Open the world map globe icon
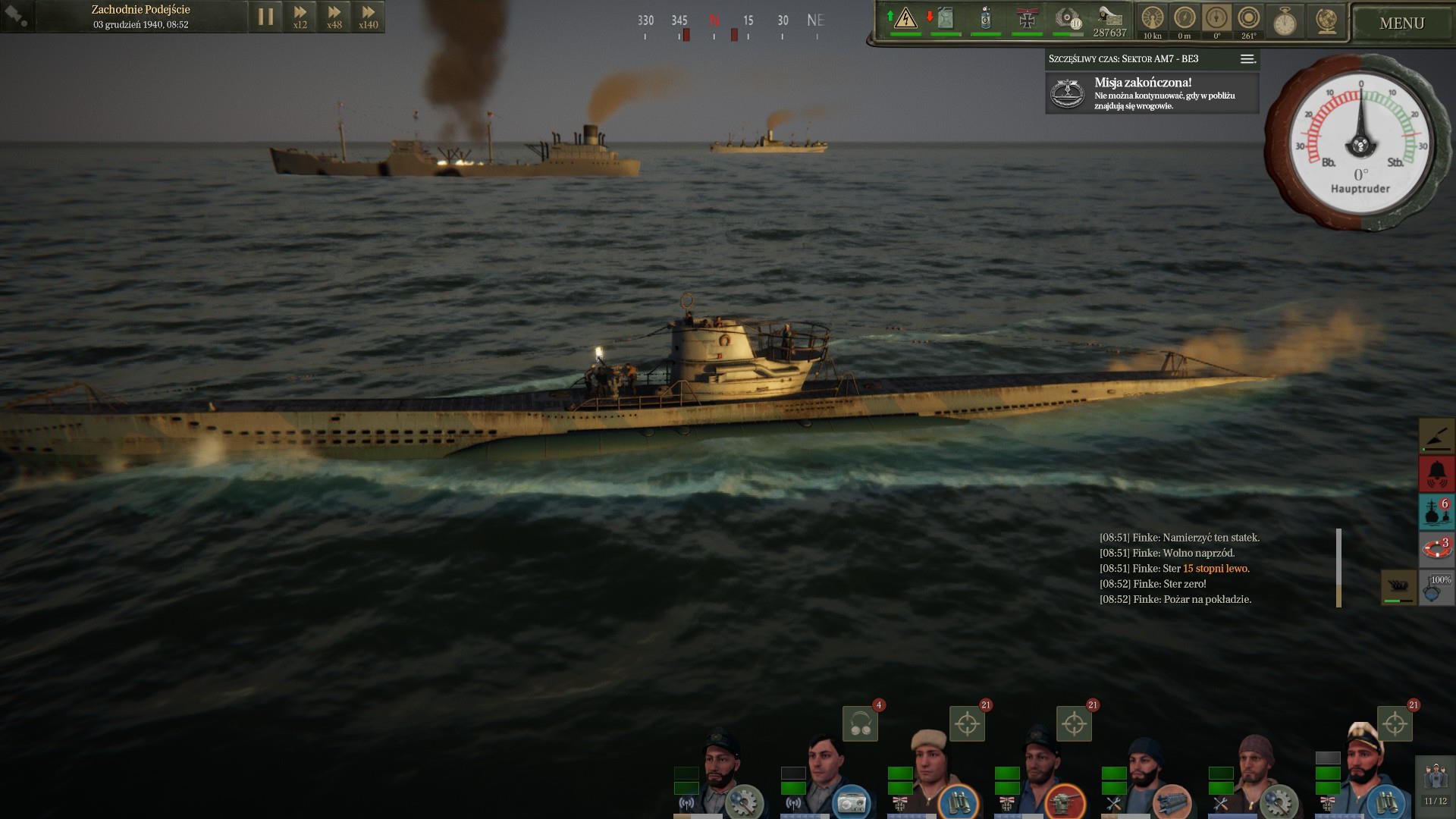Screen dimensions: 1456x819 (x=1326, y=21)
